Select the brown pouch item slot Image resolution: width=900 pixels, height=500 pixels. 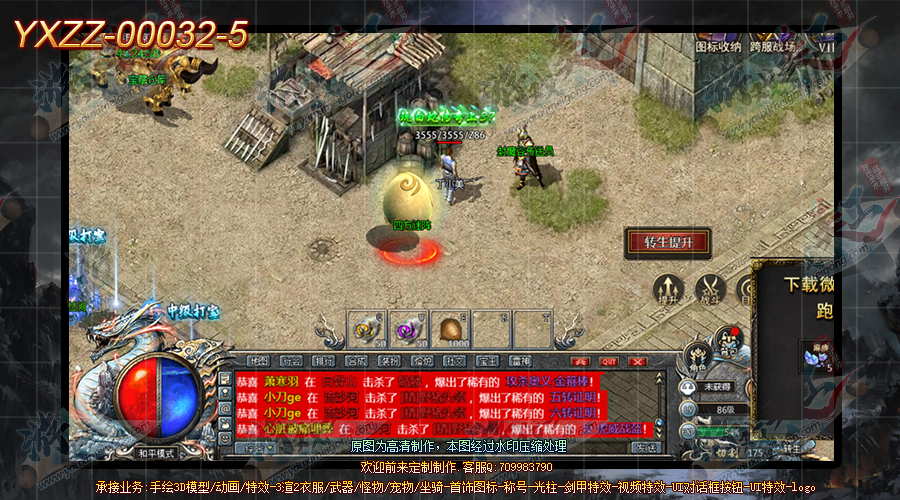pyautogui.click(x=449, y=329)
